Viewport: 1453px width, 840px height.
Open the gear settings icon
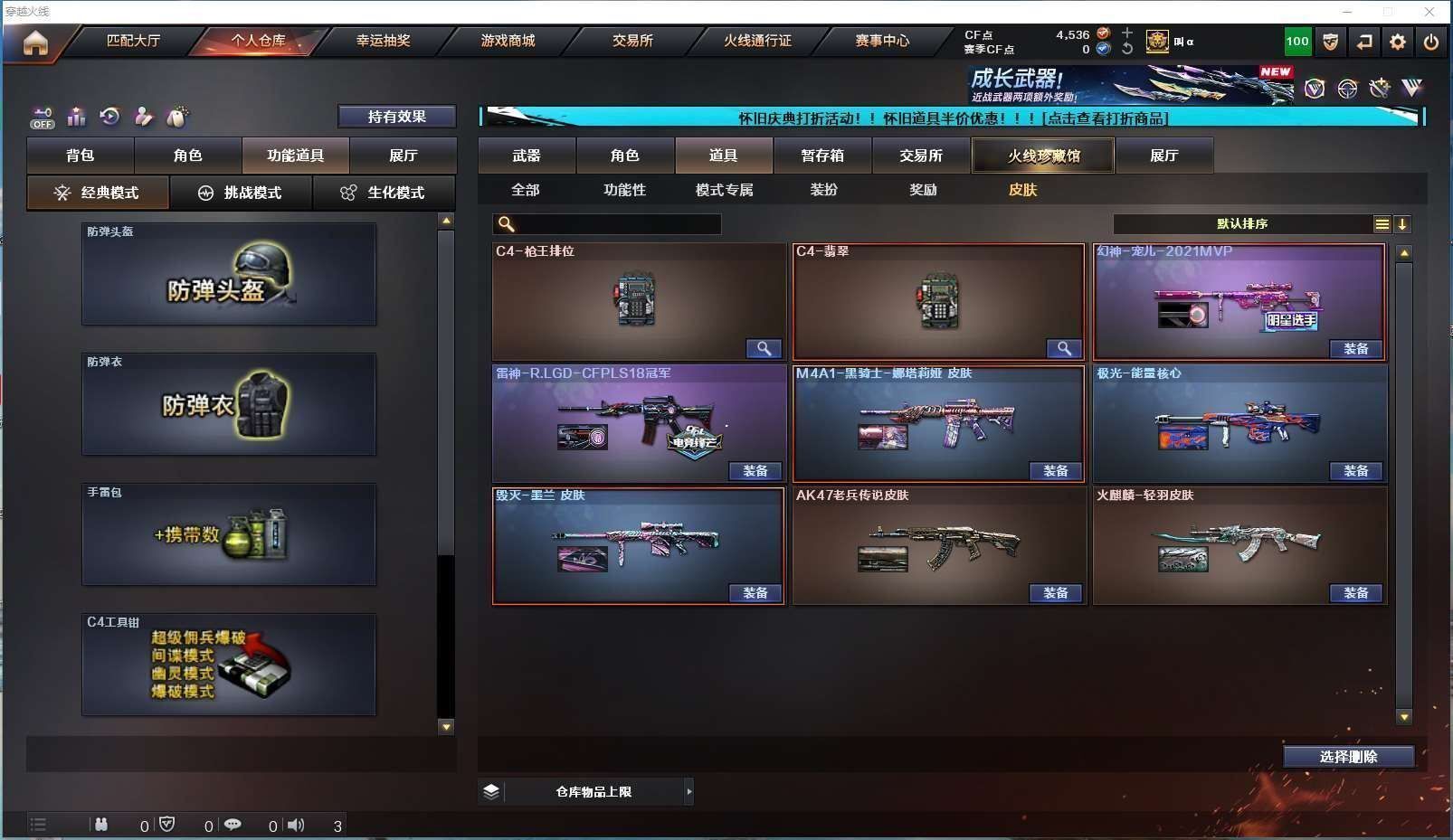[x=1398, y=42]
